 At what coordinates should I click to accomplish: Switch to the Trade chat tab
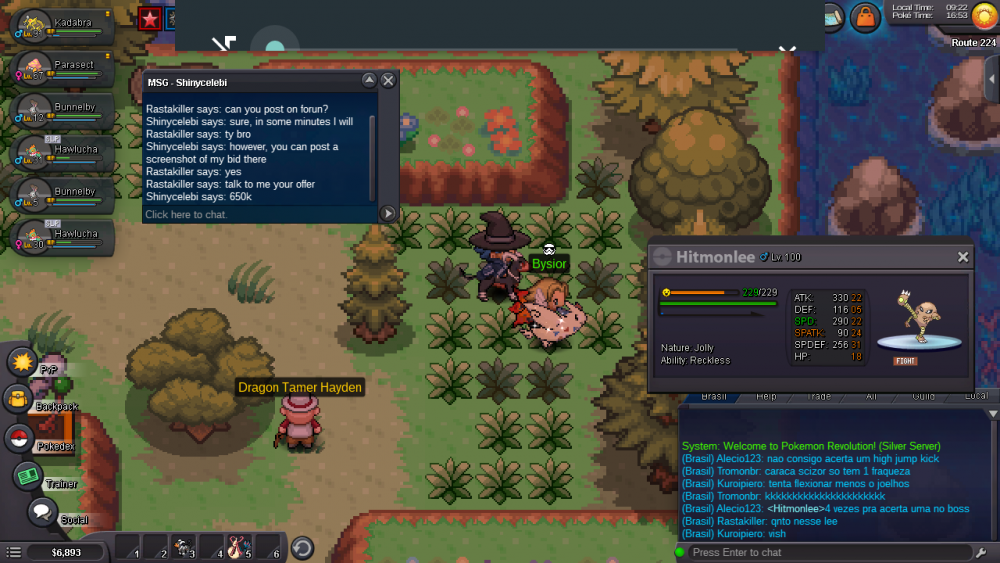click(818, 397)
